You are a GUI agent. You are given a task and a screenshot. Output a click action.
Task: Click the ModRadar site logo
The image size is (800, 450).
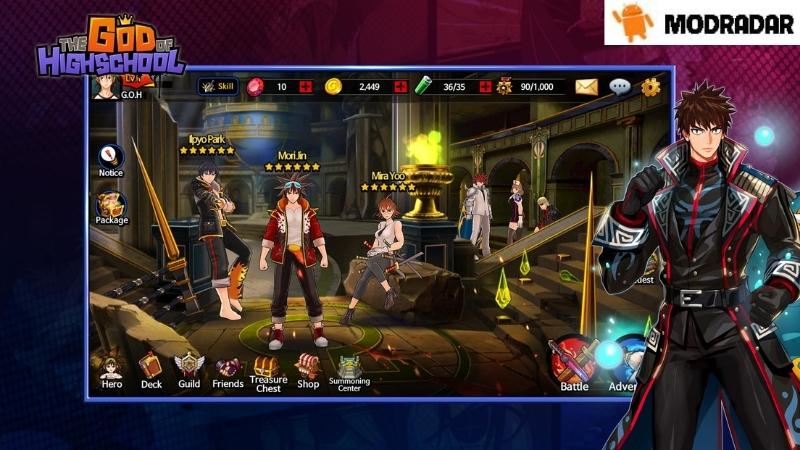click(701, 22)
